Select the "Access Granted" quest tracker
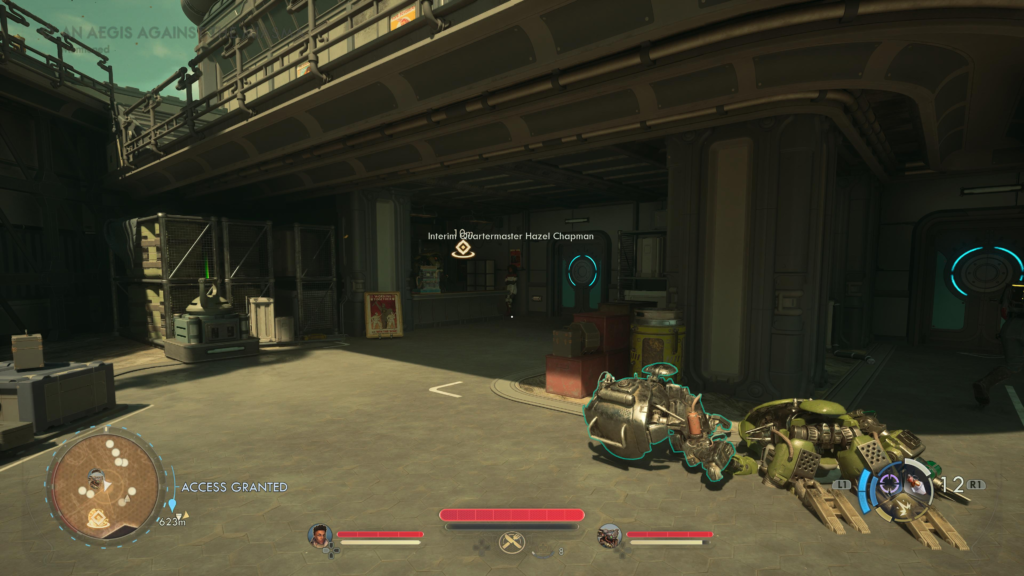This screenshot has height=576, width=1024. click(234, 487)
